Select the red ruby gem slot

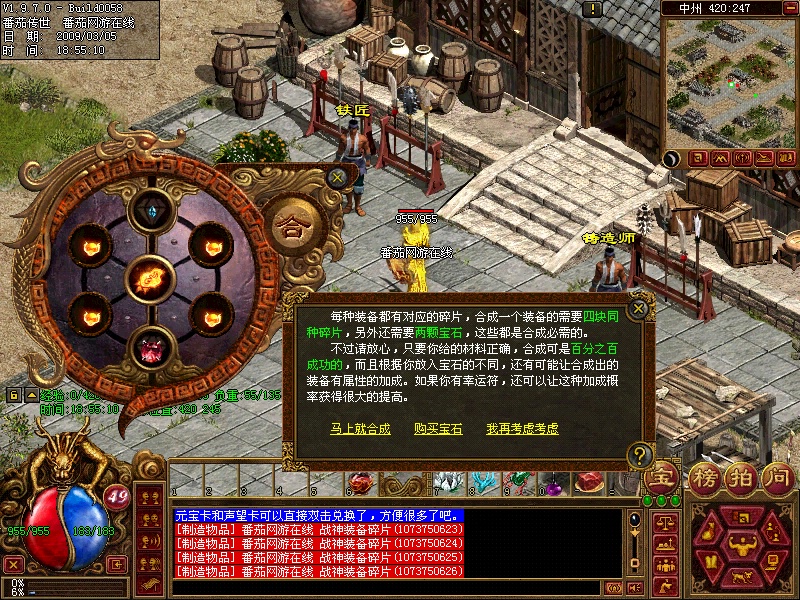[x=151, y=347]
